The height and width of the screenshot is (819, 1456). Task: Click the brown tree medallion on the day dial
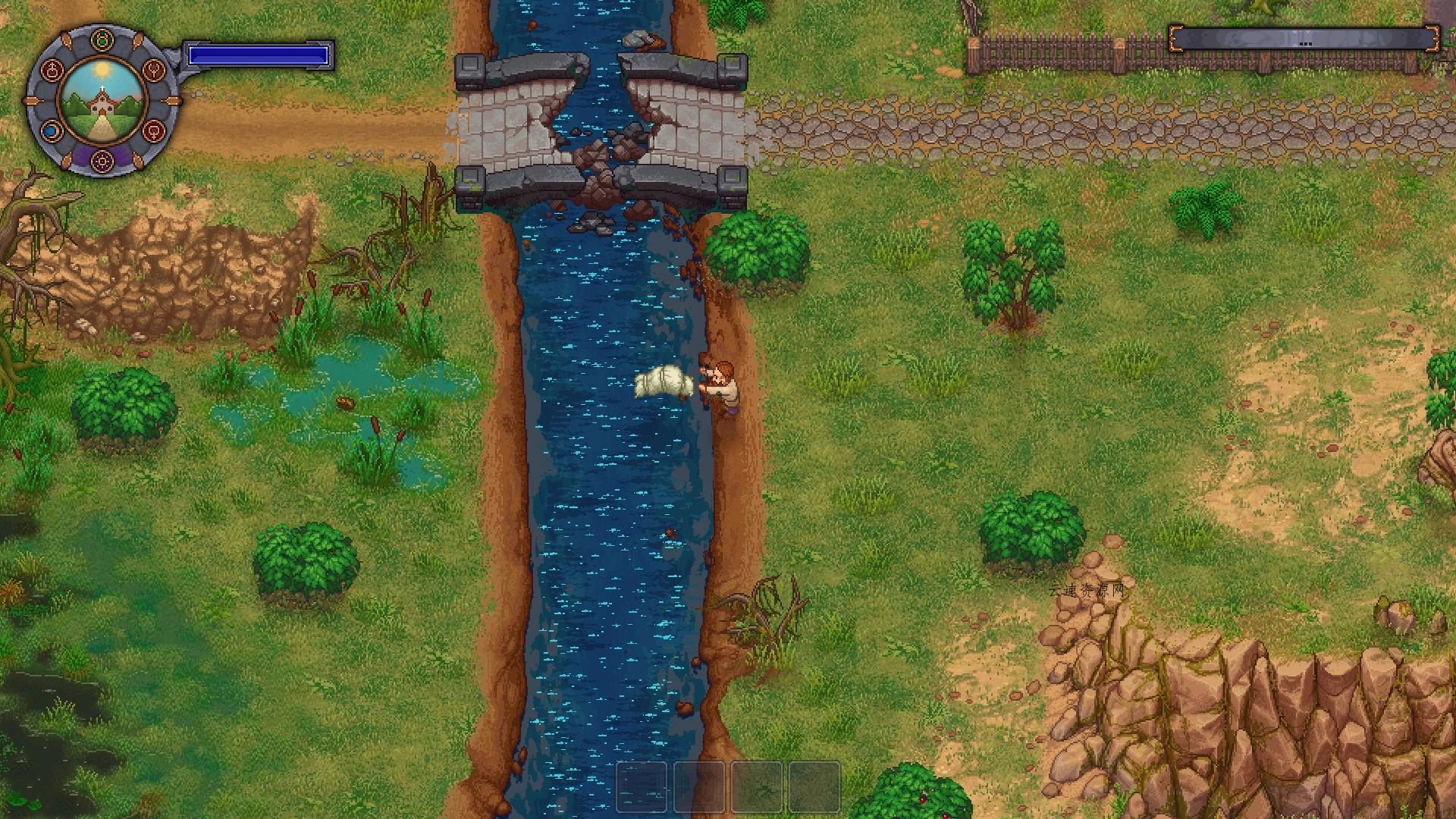coord(153,70)
